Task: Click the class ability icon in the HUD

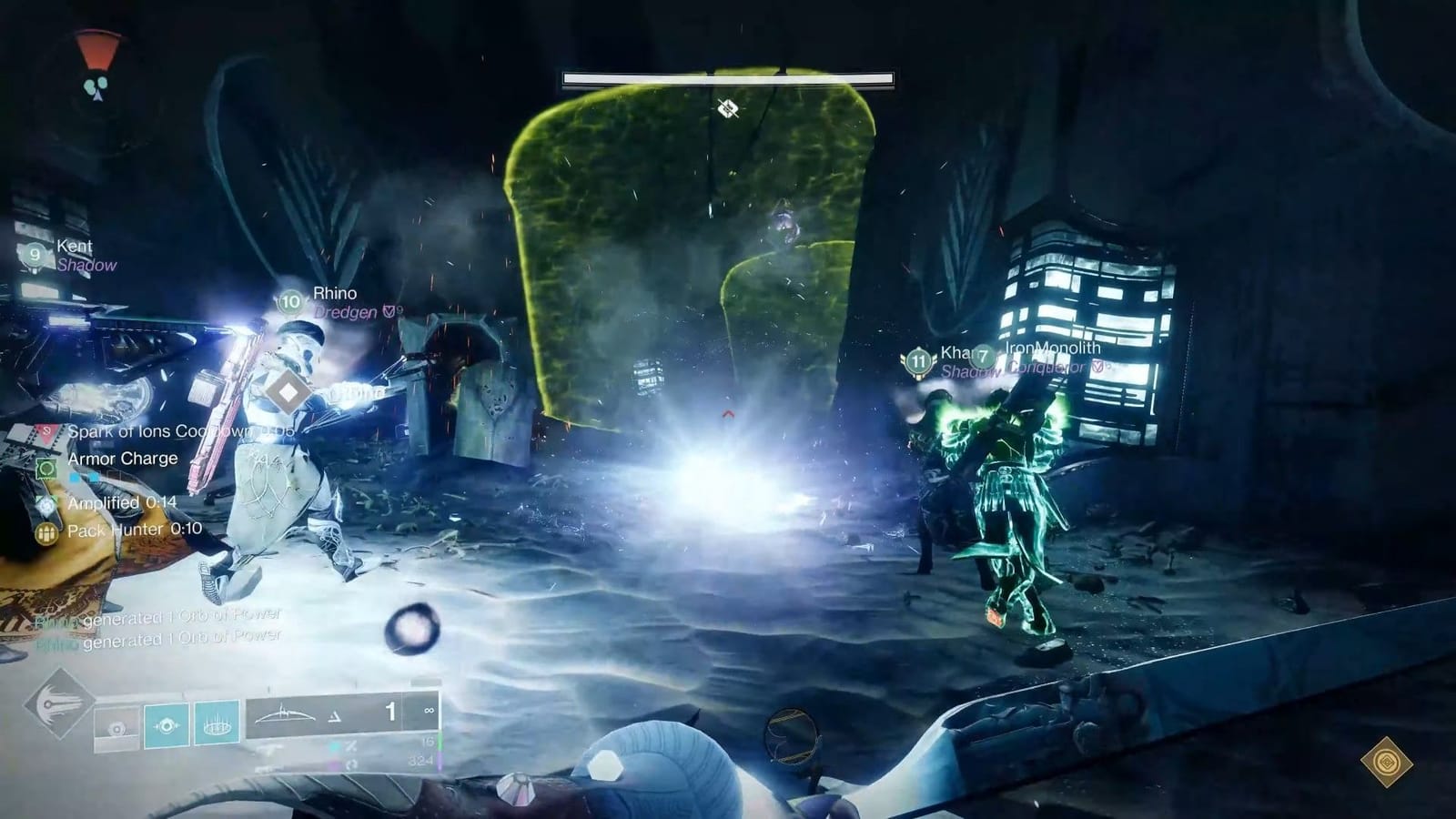Action: pos(116,724)
